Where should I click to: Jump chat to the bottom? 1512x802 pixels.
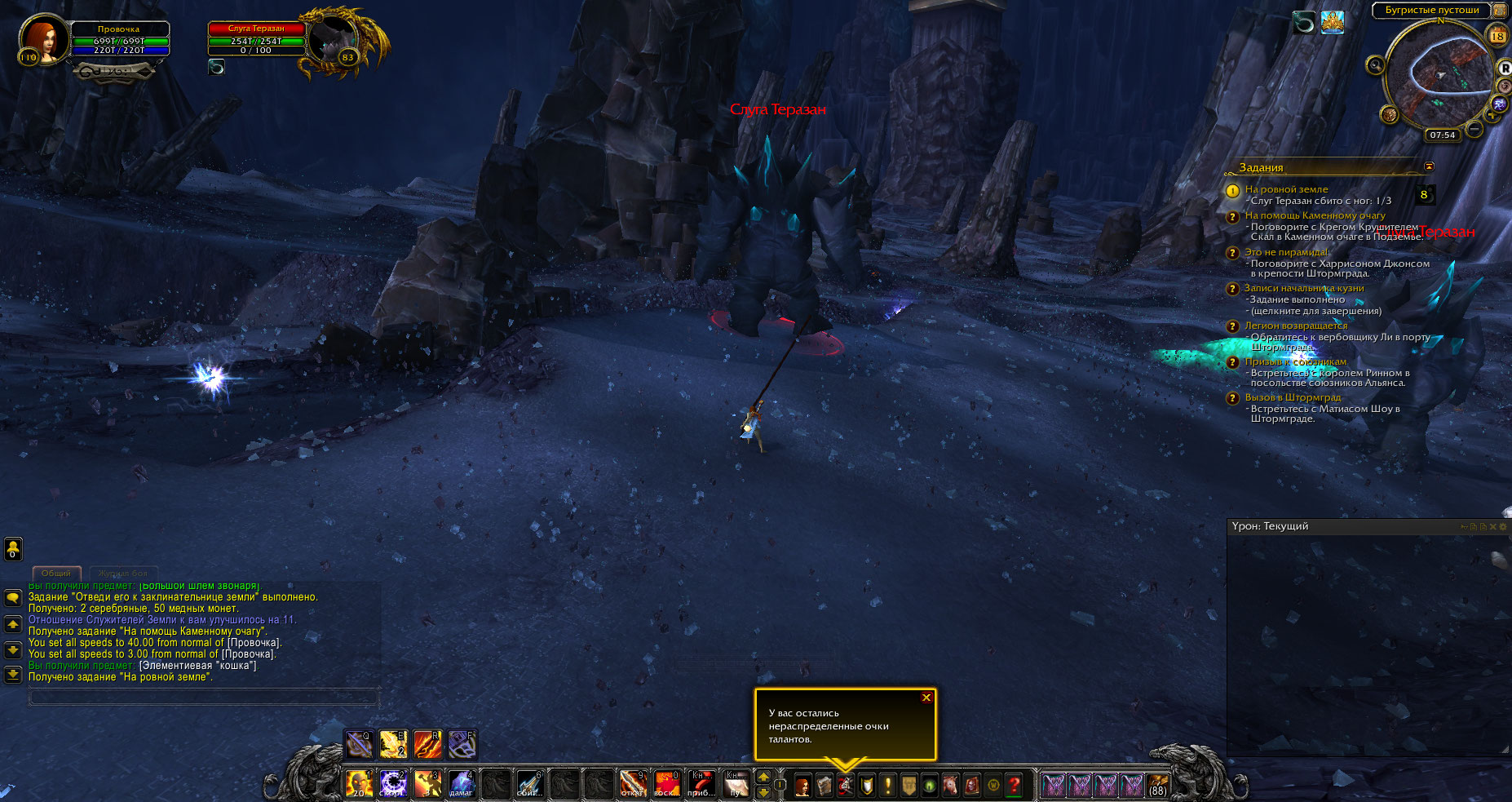[x=13, y=675]
